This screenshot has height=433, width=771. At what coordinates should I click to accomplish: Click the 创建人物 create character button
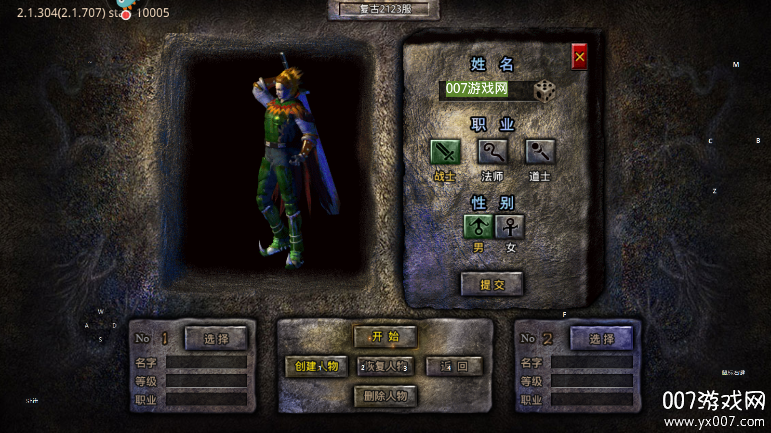pos(317,366)
